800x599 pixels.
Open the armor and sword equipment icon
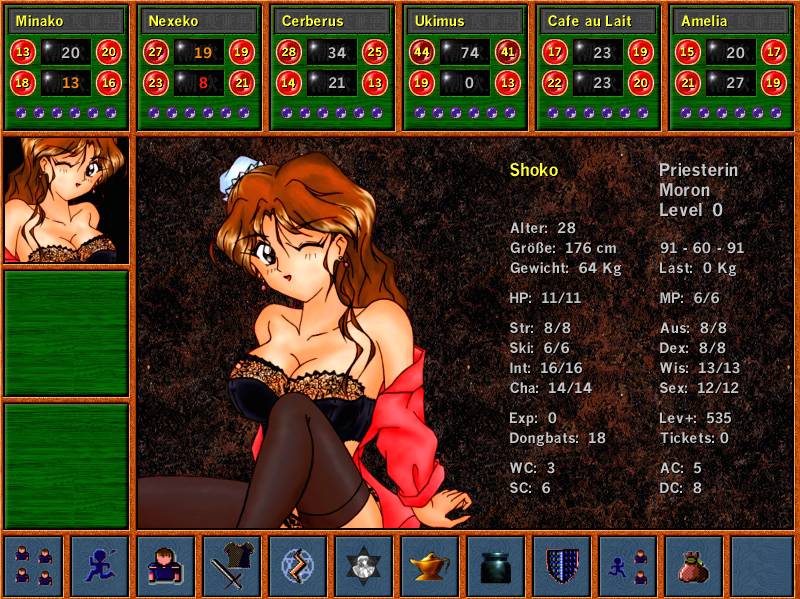[232, 566]
